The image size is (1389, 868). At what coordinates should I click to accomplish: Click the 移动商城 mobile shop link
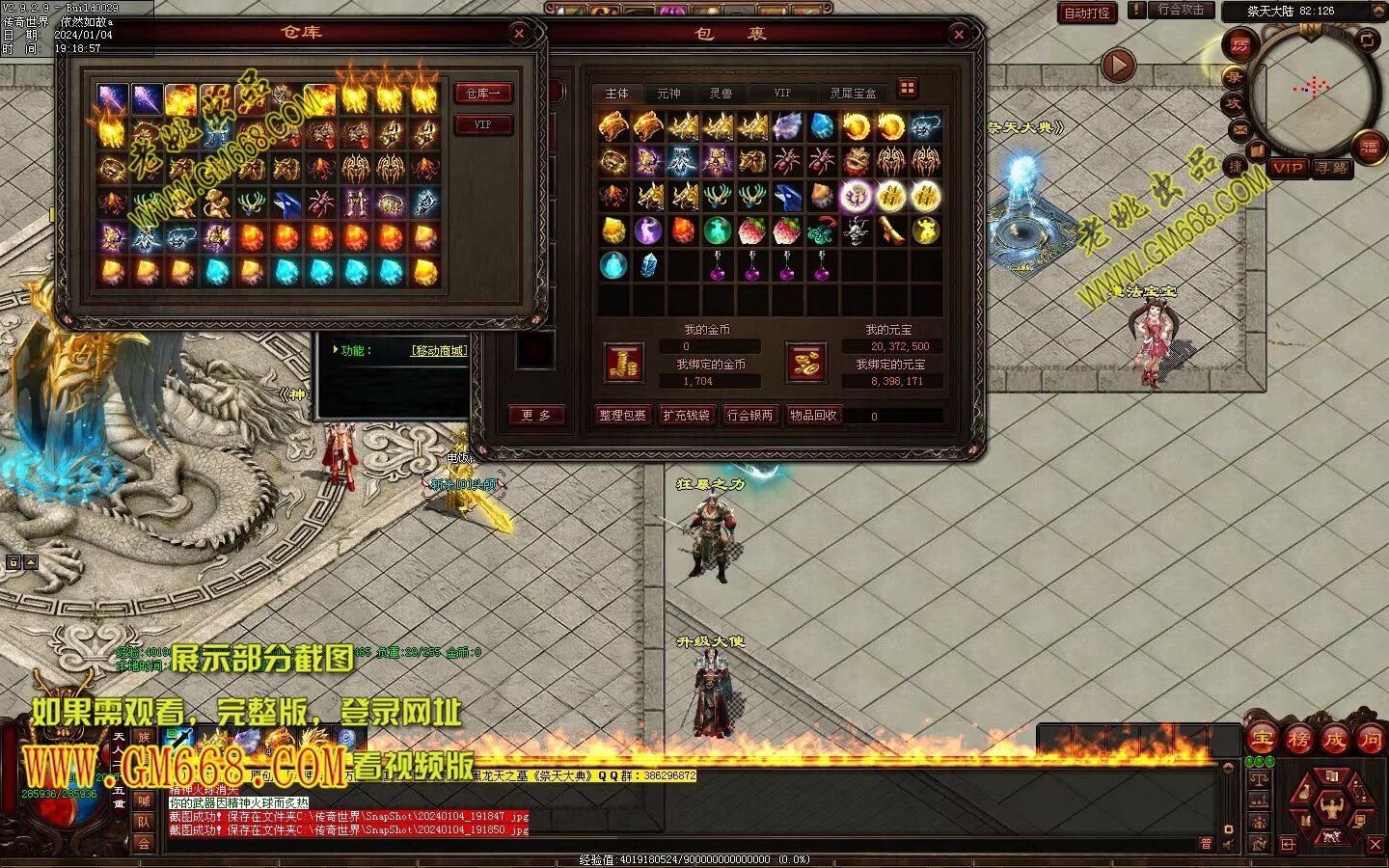coord(439,350)
